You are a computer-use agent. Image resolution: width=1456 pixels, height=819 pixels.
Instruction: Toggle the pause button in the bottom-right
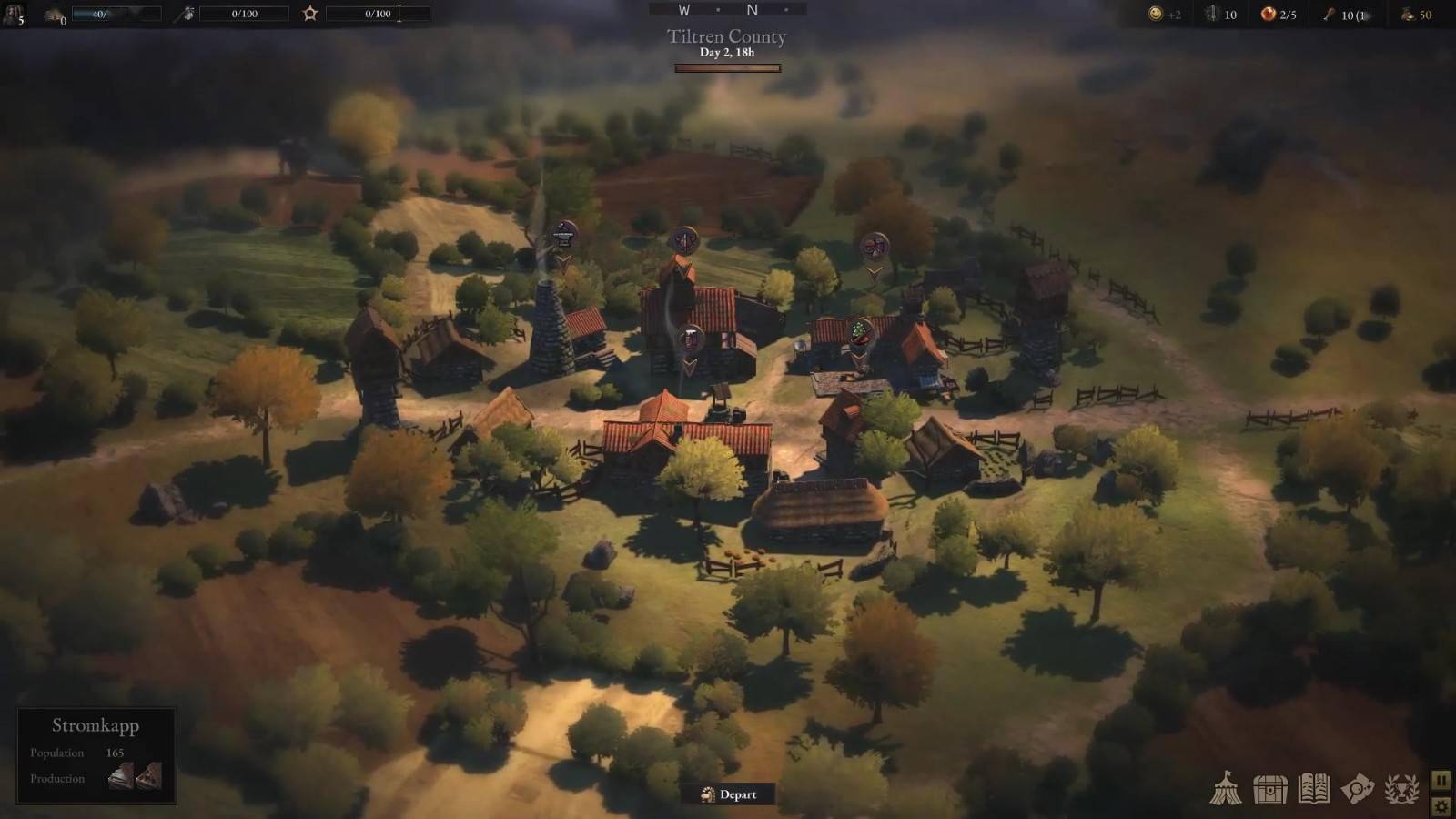tap(1441, 780)
